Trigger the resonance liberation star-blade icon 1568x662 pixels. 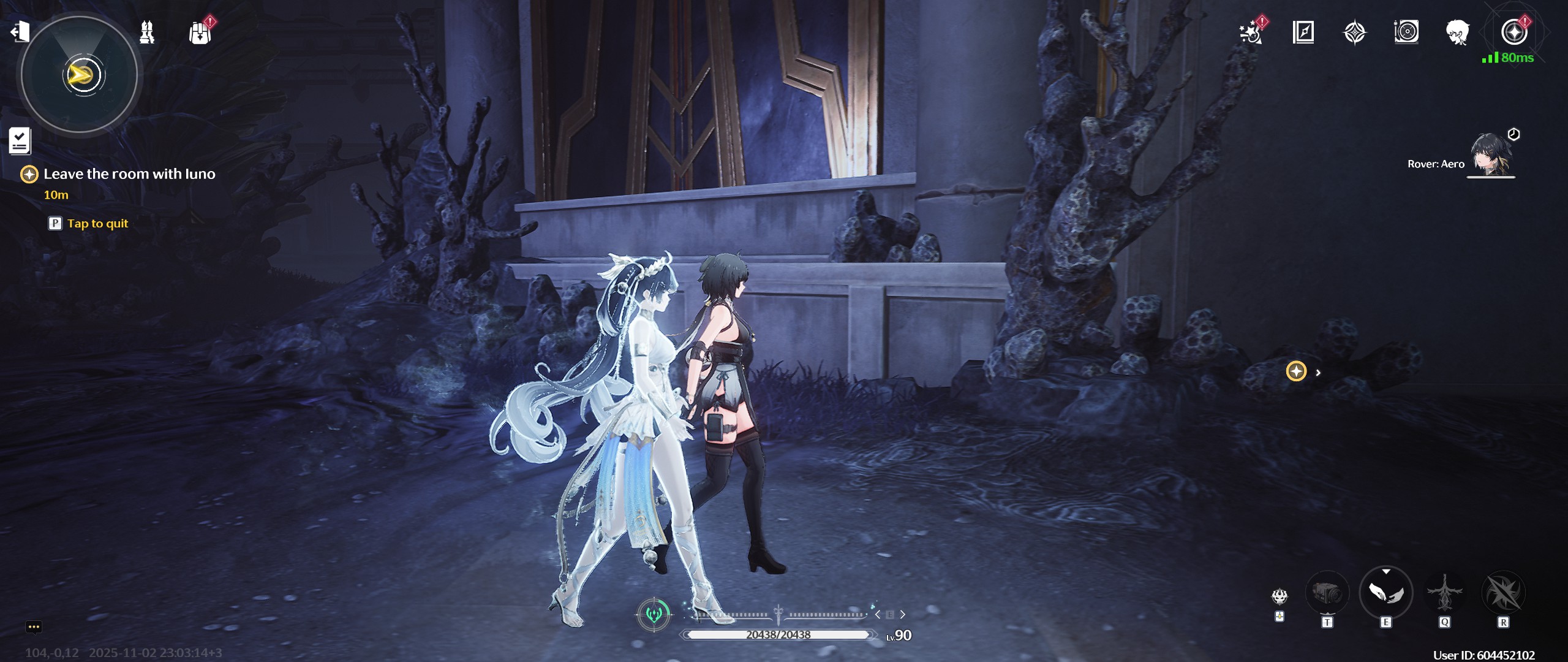pyautogui.click(x=1502, y=593)
